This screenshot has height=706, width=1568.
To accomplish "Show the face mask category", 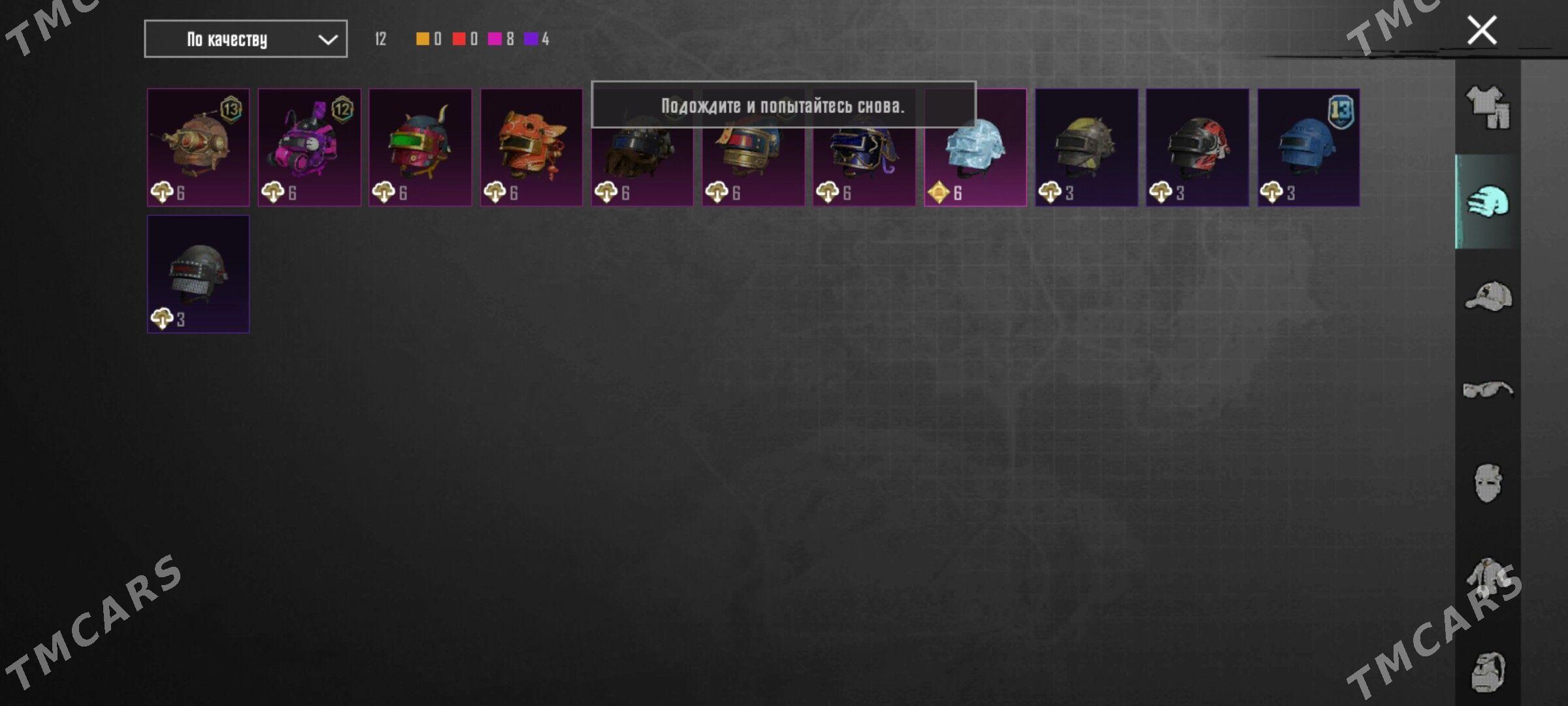I will [1488, 484].
